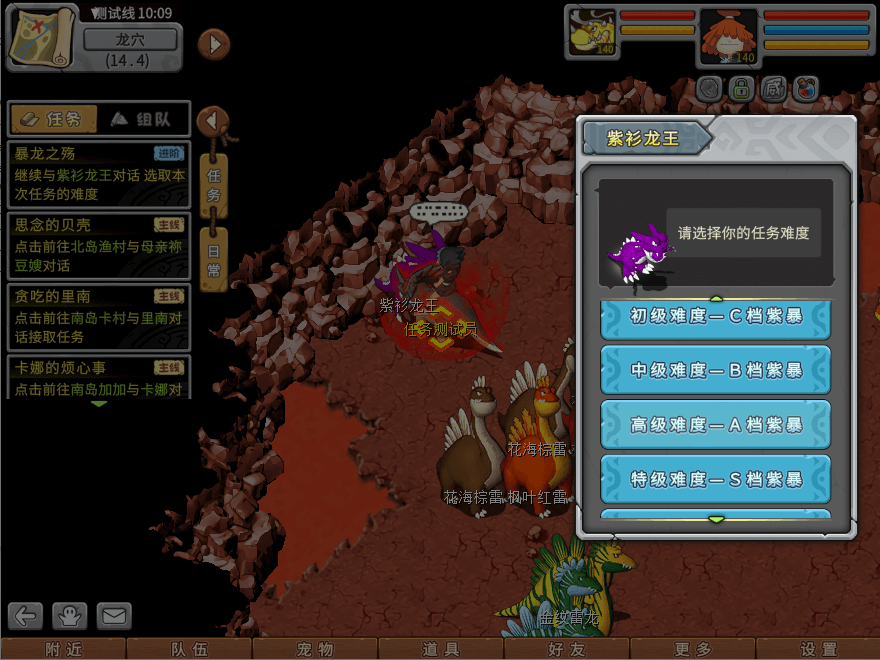Viewport: 880px width, 660px height.
Task: Open the world map scroll icon
Action: (x=43, y=38)
